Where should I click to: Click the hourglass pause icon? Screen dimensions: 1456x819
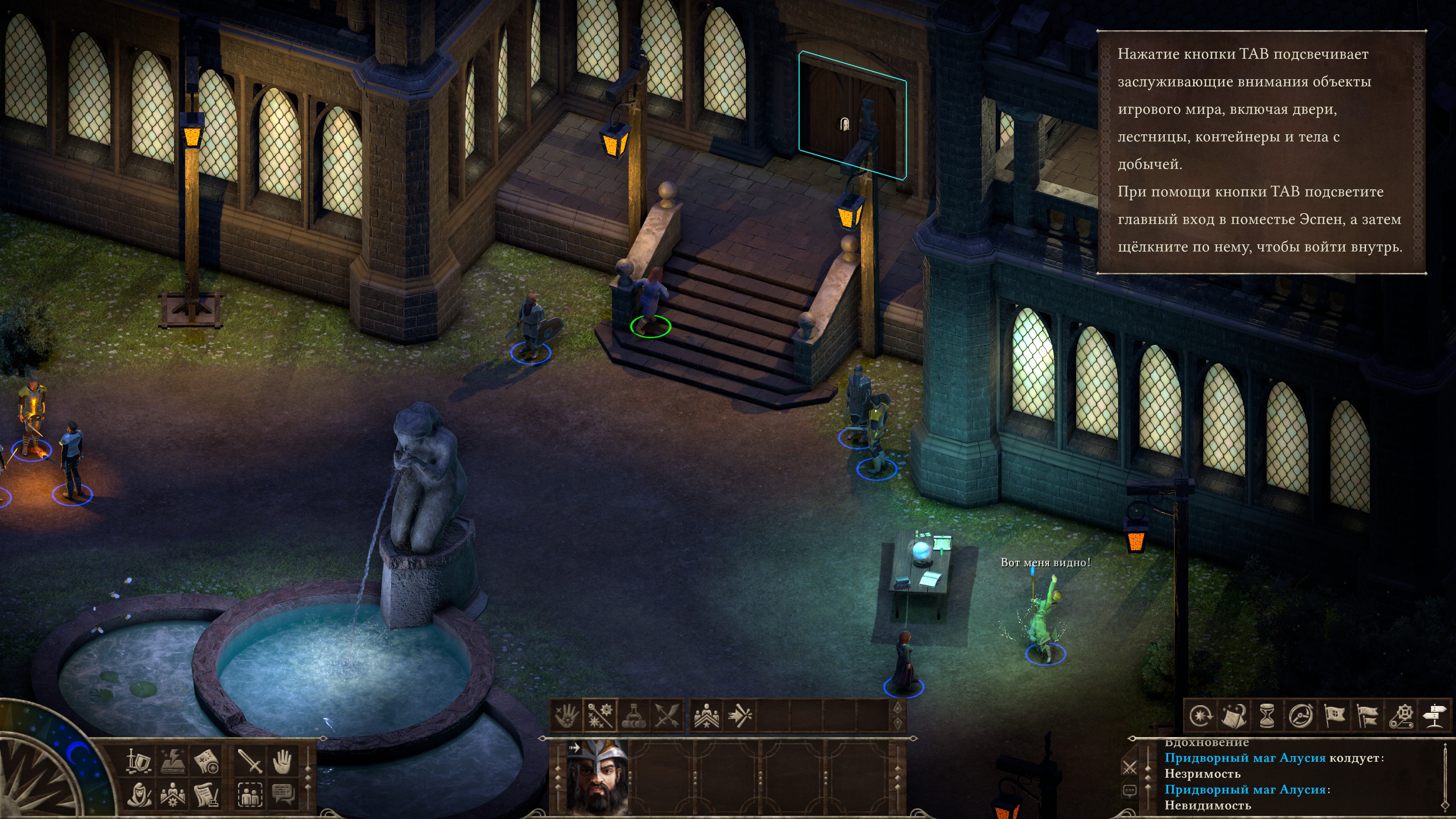click(1267, 716)
